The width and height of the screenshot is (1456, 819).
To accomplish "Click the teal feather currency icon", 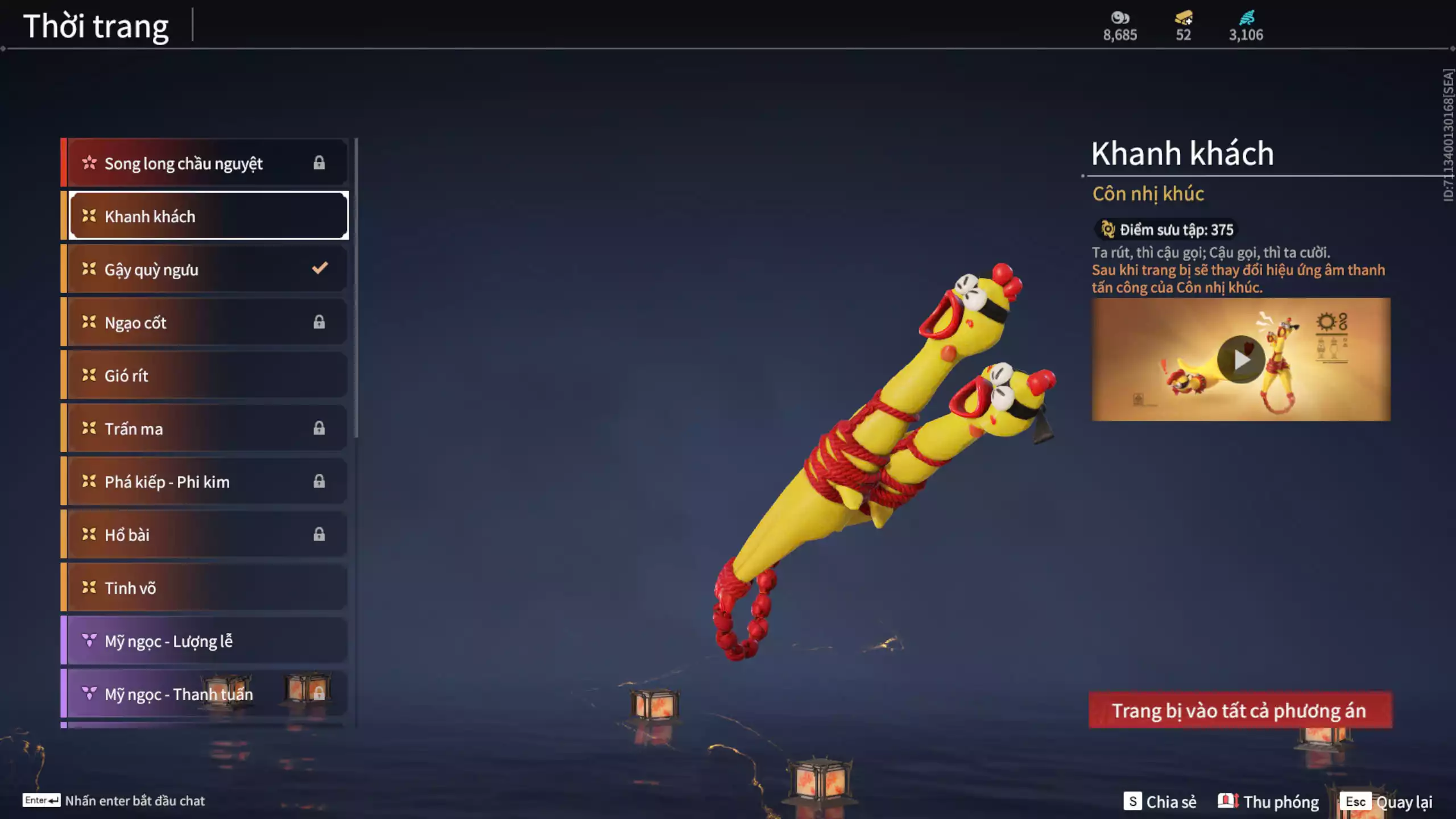I will pyautogui.click(x=1246, y=18).
